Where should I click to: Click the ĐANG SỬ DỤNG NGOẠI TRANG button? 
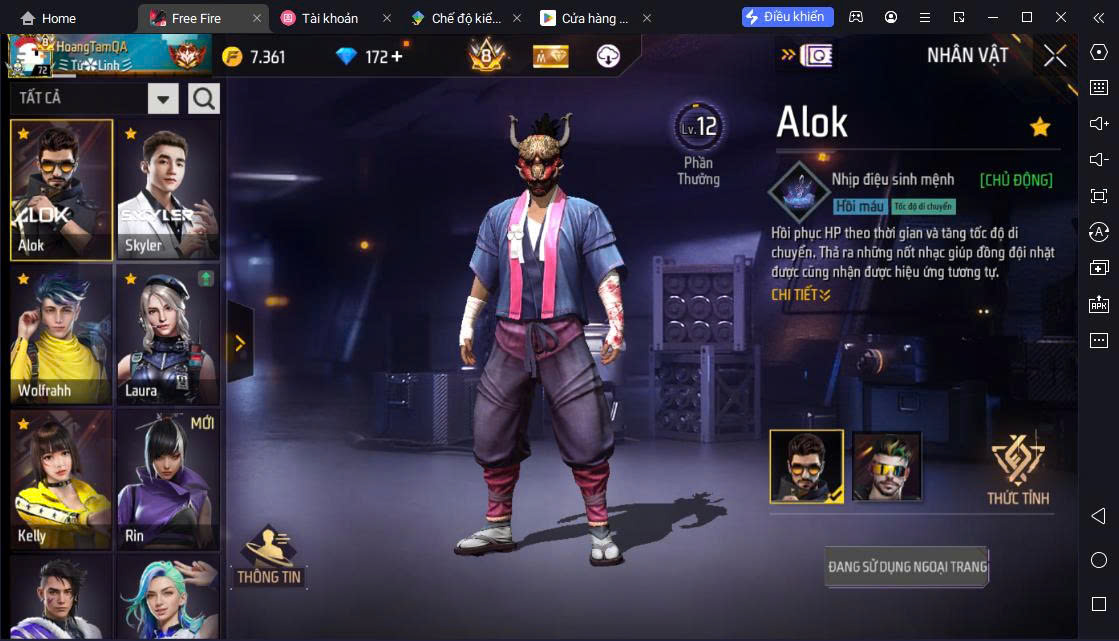pyautogui.click(x=907, y=567)
